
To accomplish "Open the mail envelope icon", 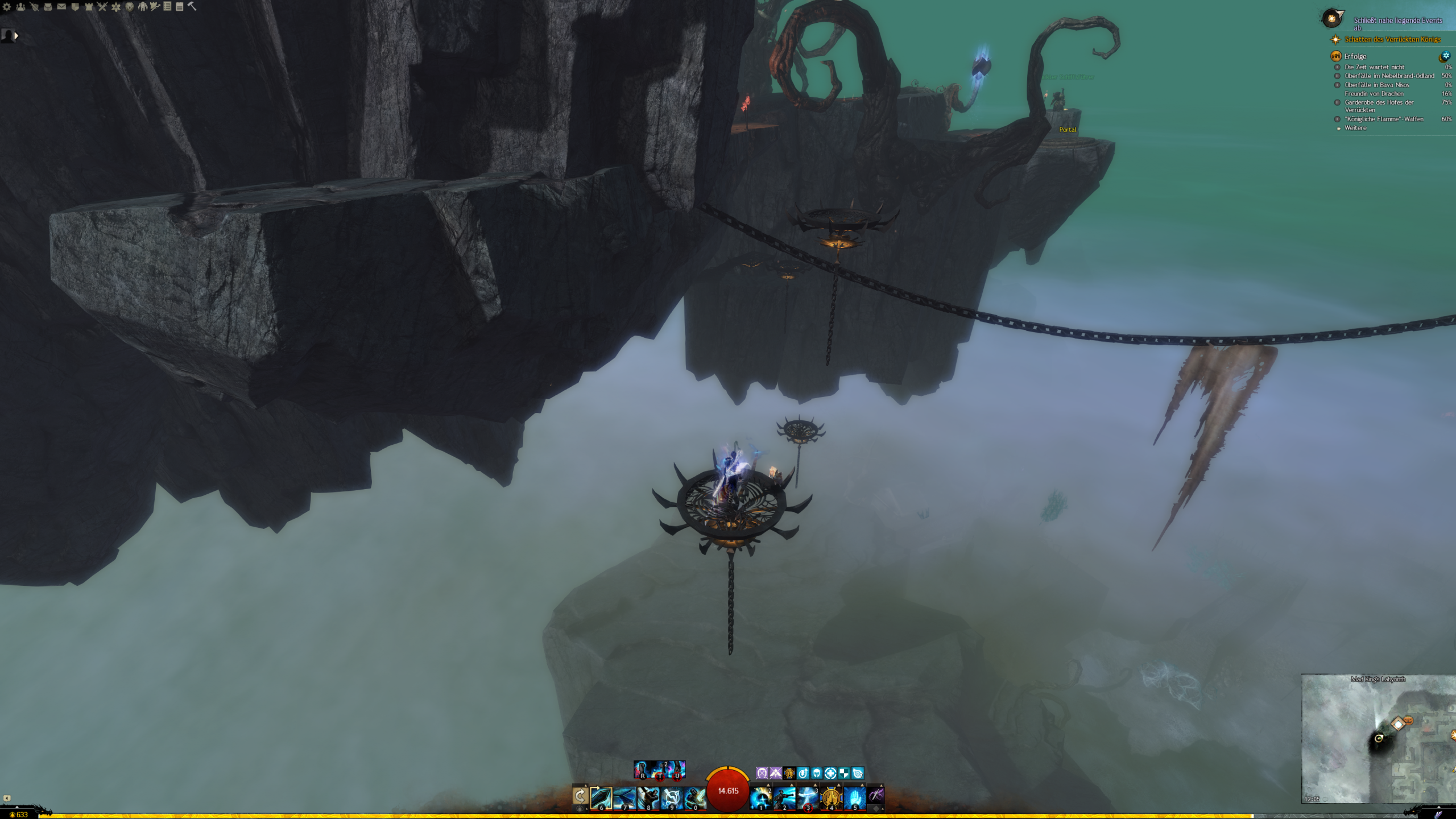I will click(61, 7).
